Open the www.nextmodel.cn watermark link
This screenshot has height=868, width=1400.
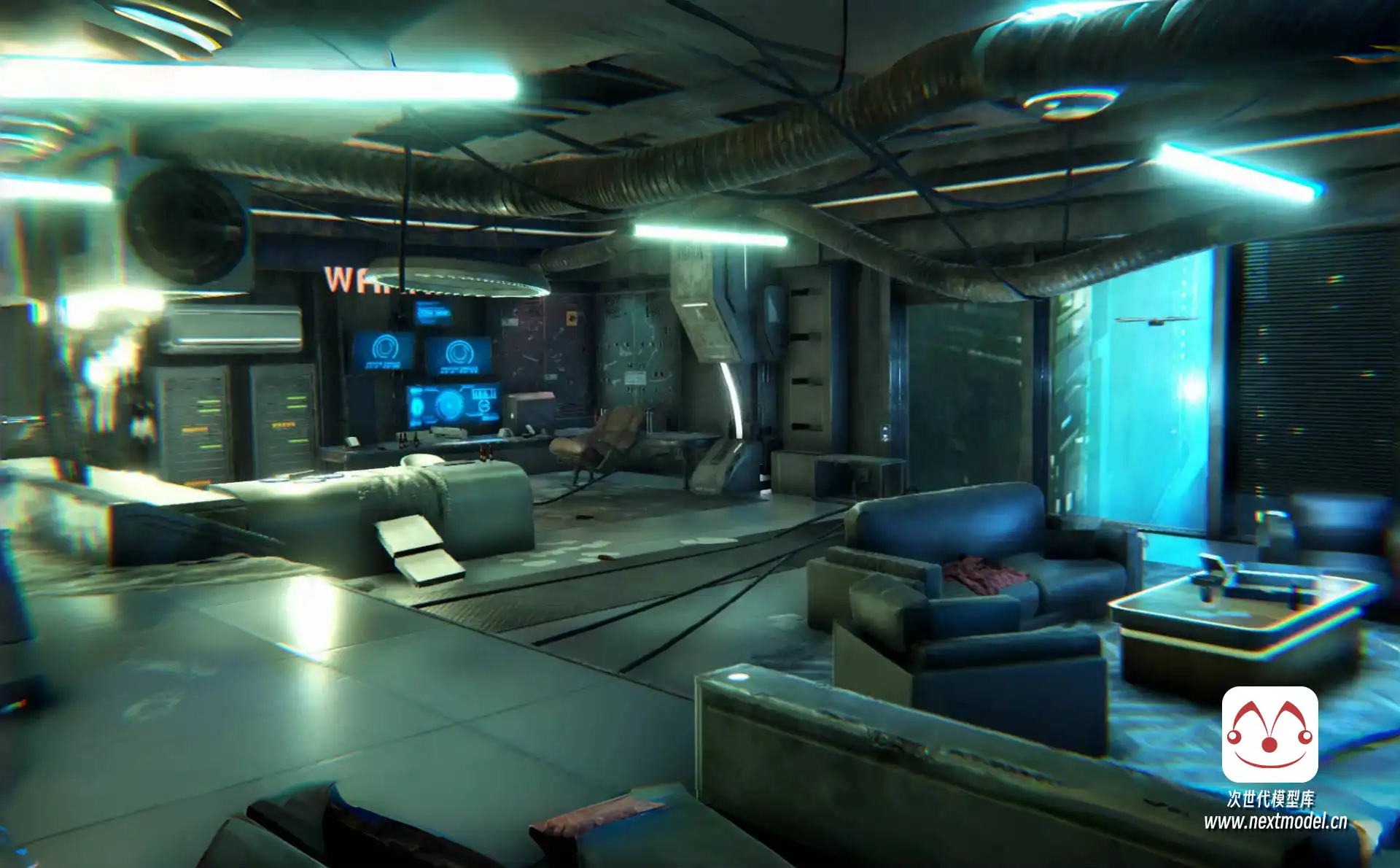pyautogui.click(x=1275, y=822)
